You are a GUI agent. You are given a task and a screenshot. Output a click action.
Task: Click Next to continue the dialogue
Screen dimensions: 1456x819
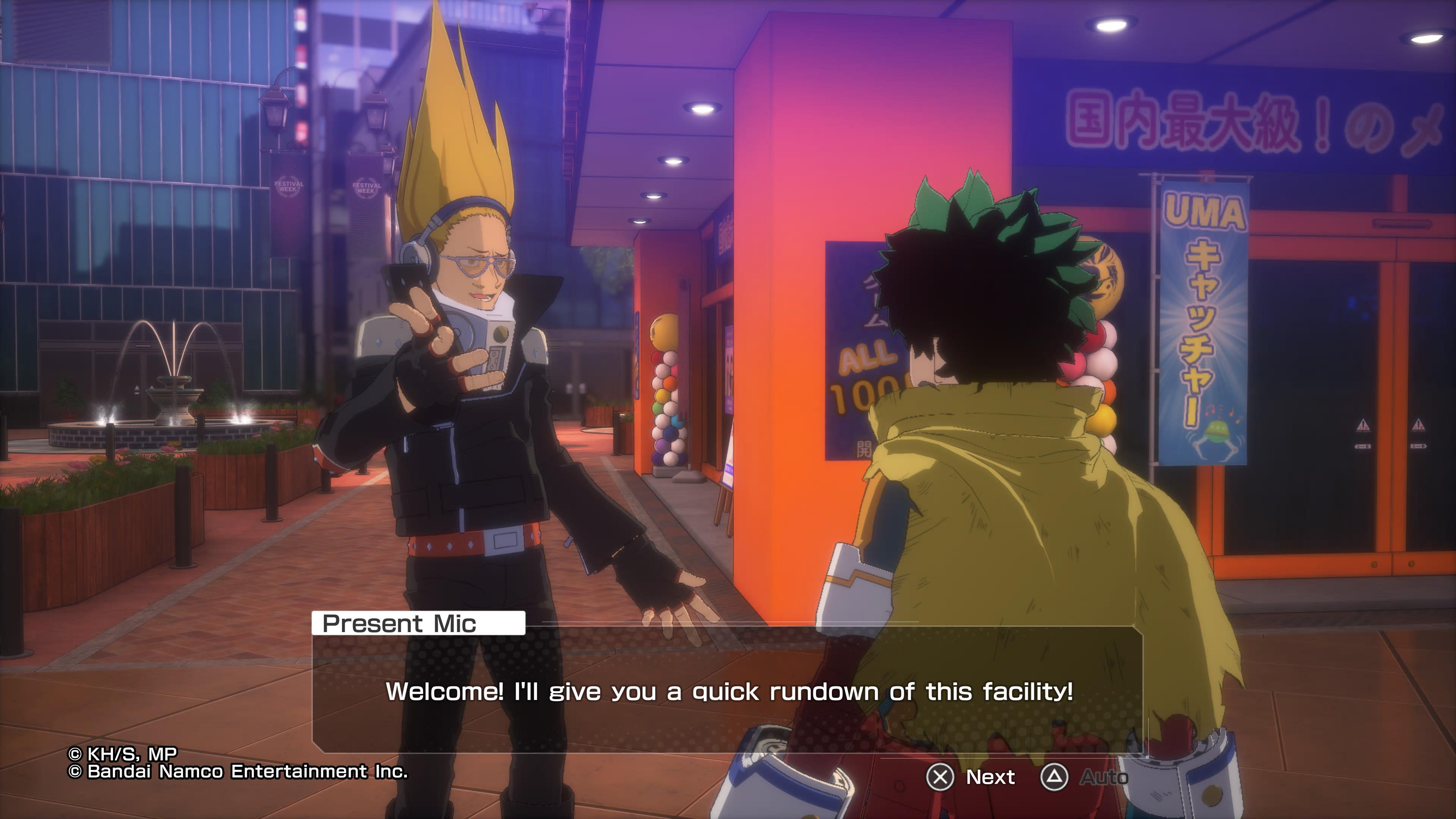(x=972, y=777)
